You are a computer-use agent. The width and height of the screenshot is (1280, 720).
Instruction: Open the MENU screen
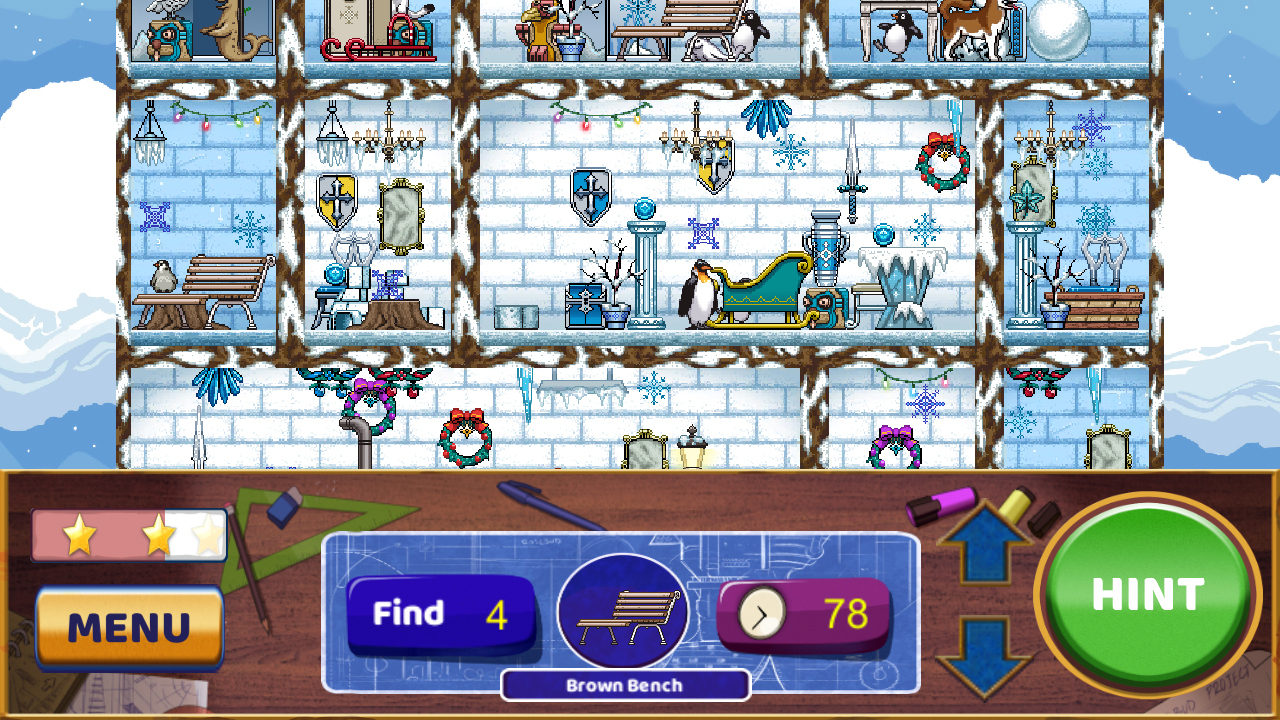(128, 626)
